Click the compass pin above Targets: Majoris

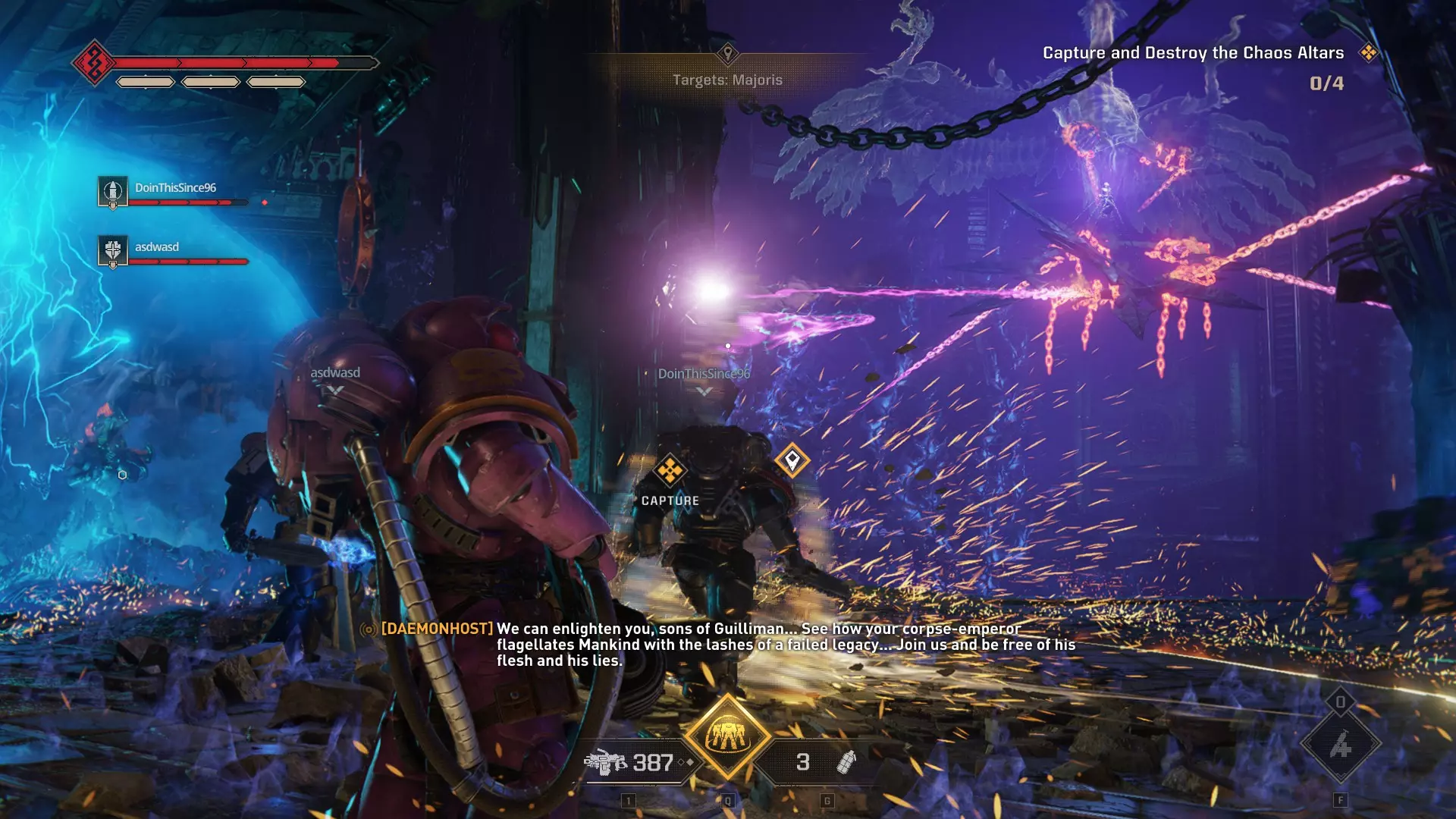point(728,53)
